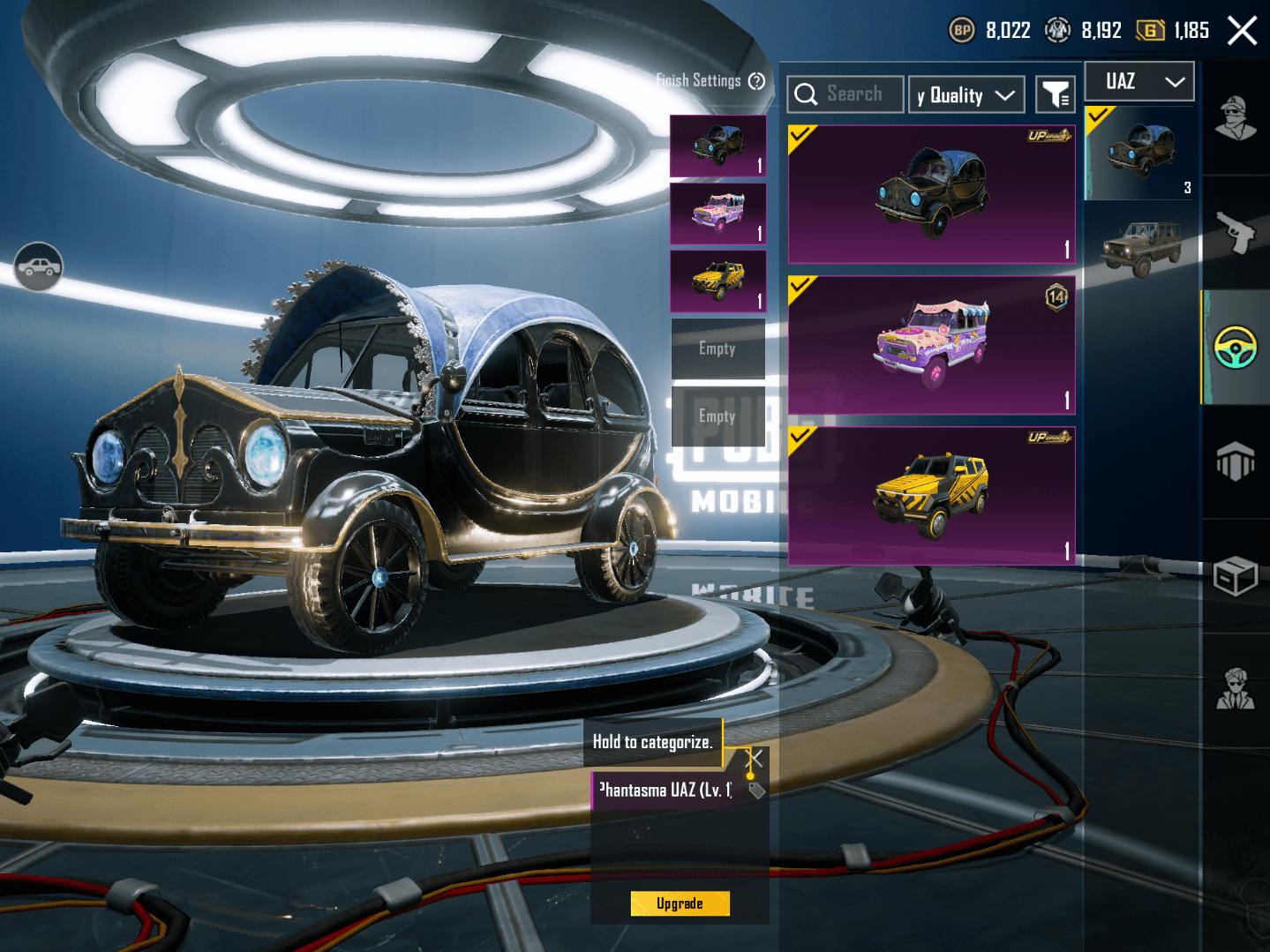Switch to the pistol weapons tab
Screen dimensions: 1270x952
[1236, 232]
